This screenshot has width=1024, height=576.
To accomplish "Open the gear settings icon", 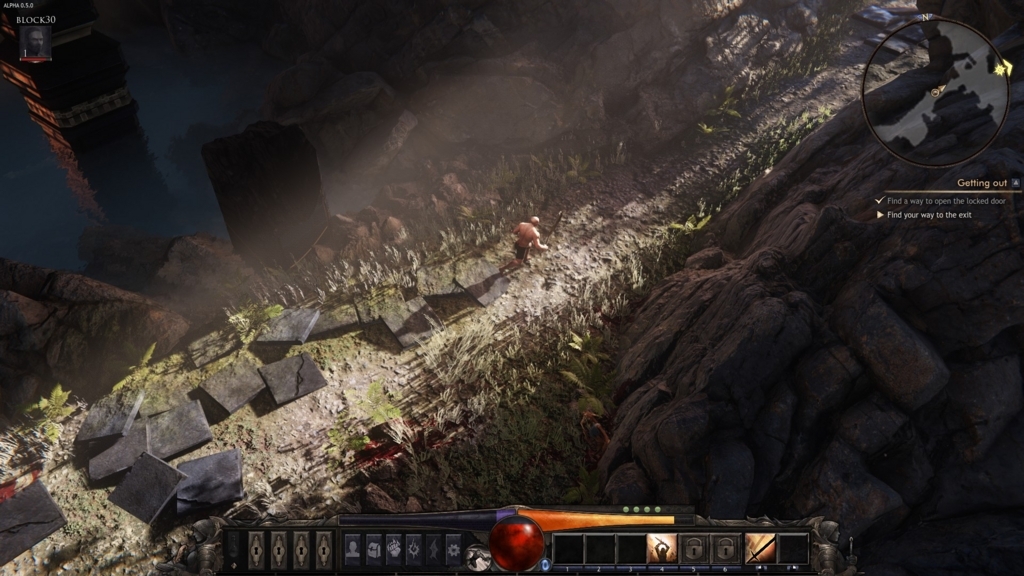I will coord(453,548).
